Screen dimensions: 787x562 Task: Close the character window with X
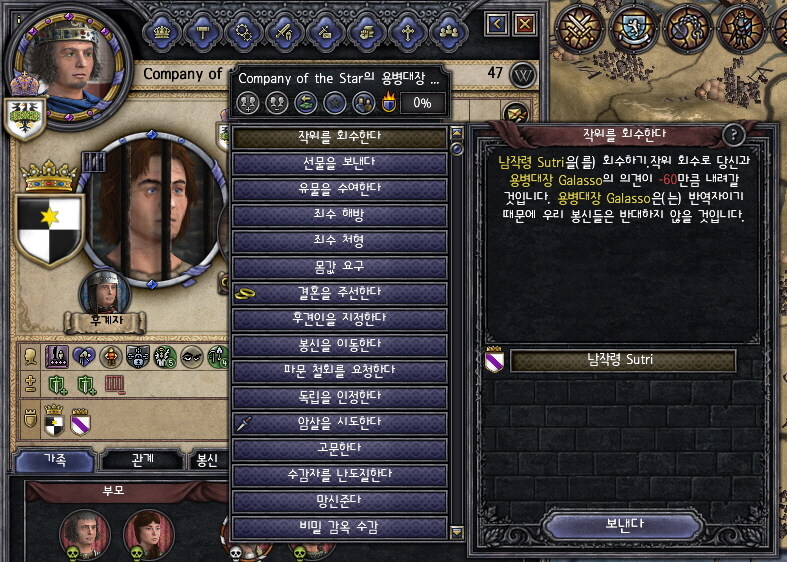[x=524, y=23]
